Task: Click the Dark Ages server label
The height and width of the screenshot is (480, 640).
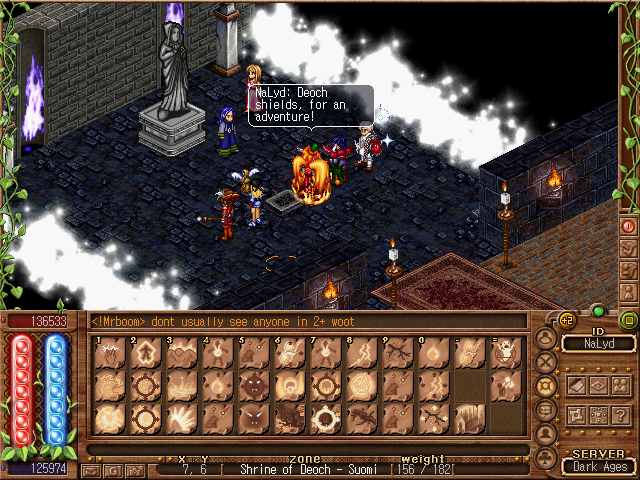Action: pyautogui.click(x=598, y=465)
